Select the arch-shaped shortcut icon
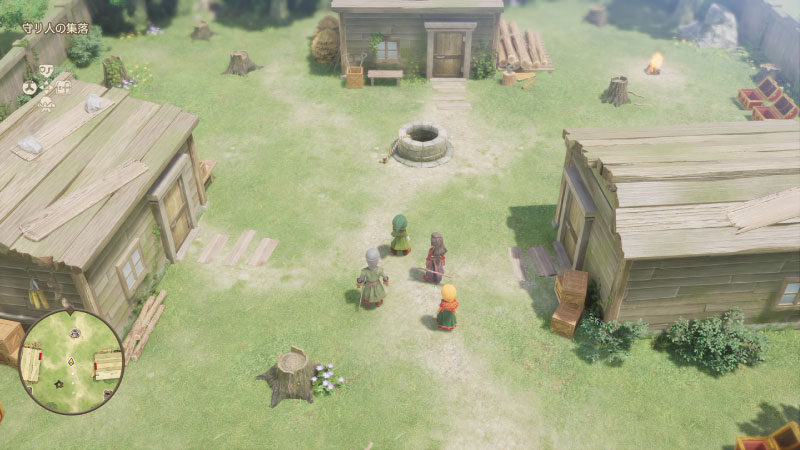800x450 pixels. point(63,88)
